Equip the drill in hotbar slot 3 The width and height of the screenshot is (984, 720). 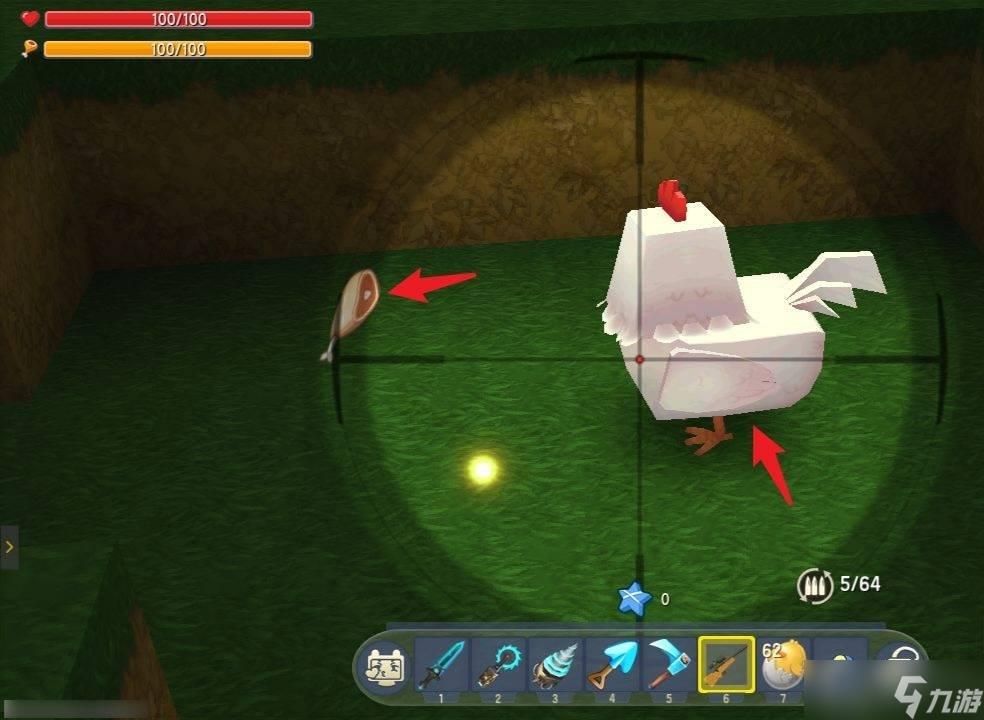(555, 663)
